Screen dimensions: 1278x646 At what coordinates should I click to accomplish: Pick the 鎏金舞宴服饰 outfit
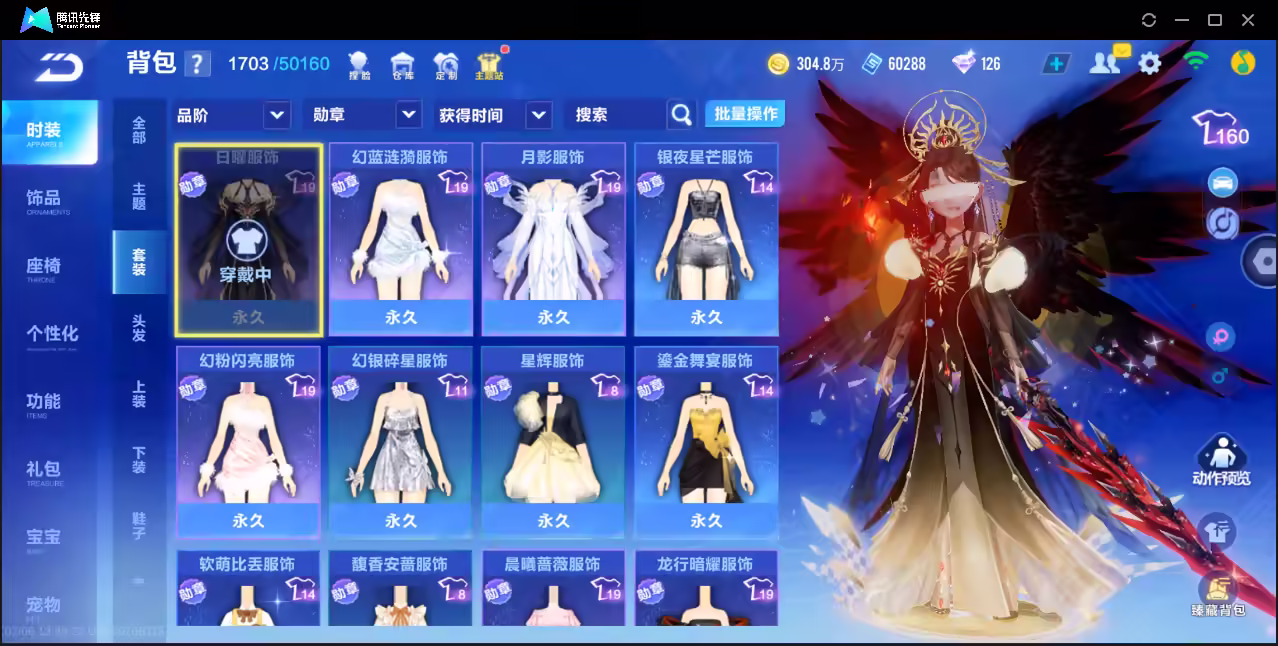pos(706,441)
